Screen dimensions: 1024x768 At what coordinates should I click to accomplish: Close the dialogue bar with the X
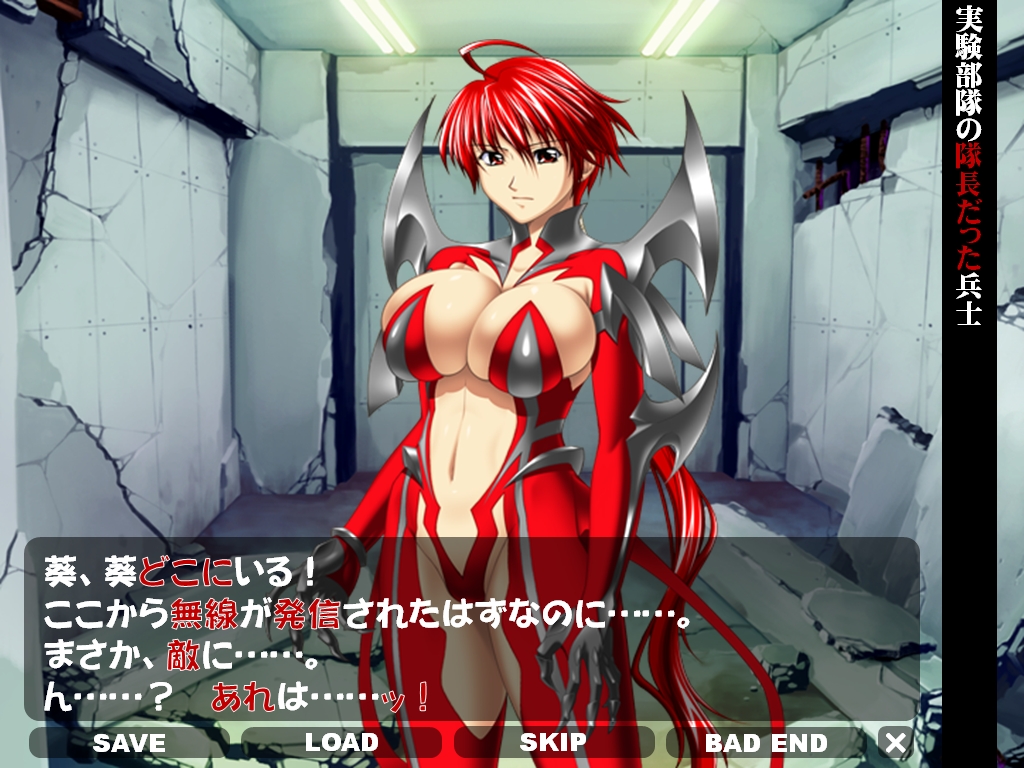[x=896, y=743]
